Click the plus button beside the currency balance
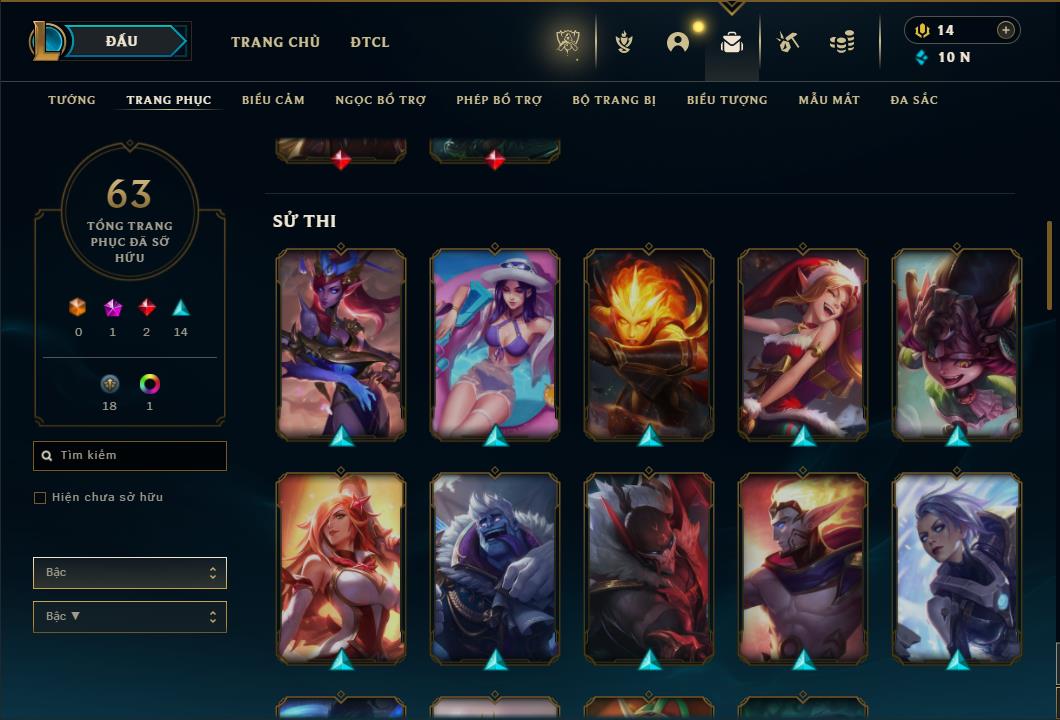1060x720 pixels. tap(1006, 30)
